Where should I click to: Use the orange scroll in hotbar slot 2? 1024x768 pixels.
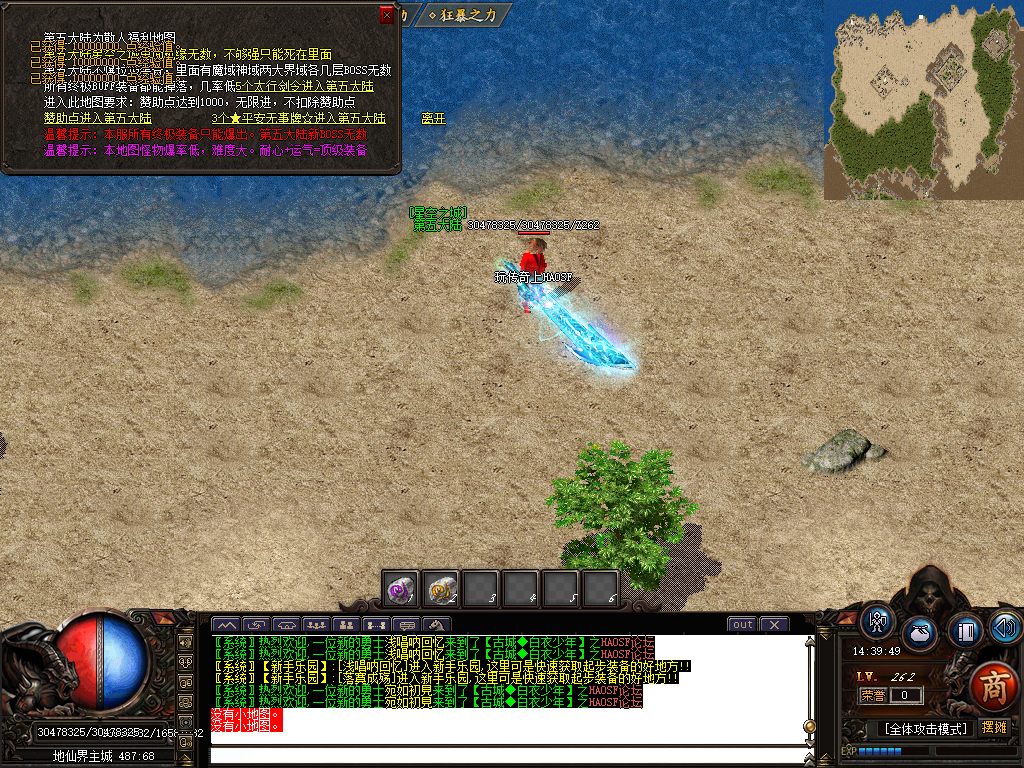[441, 589]
